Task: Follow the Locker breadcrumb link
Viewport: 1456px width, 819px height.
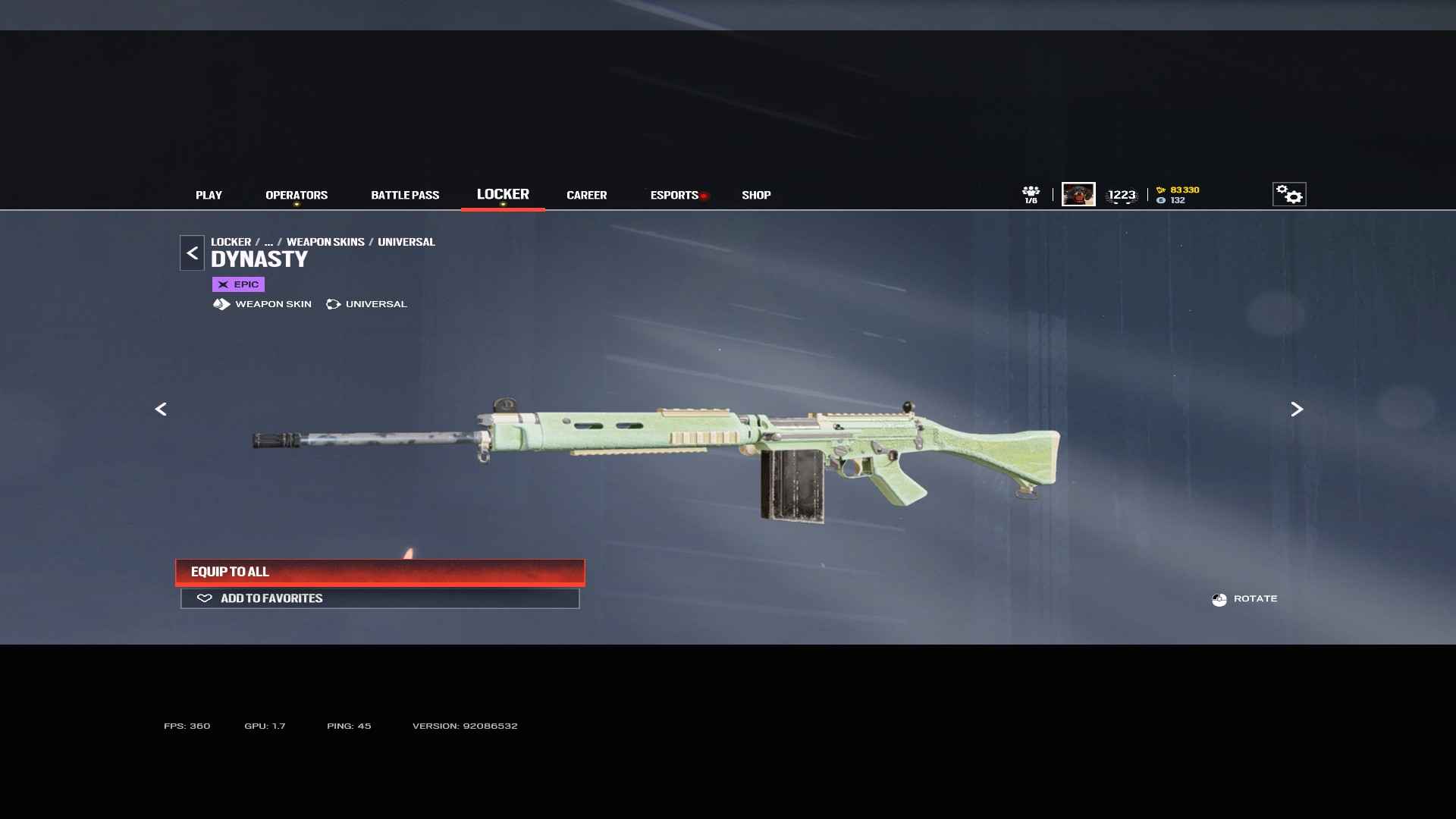Action: pos(231,242)
